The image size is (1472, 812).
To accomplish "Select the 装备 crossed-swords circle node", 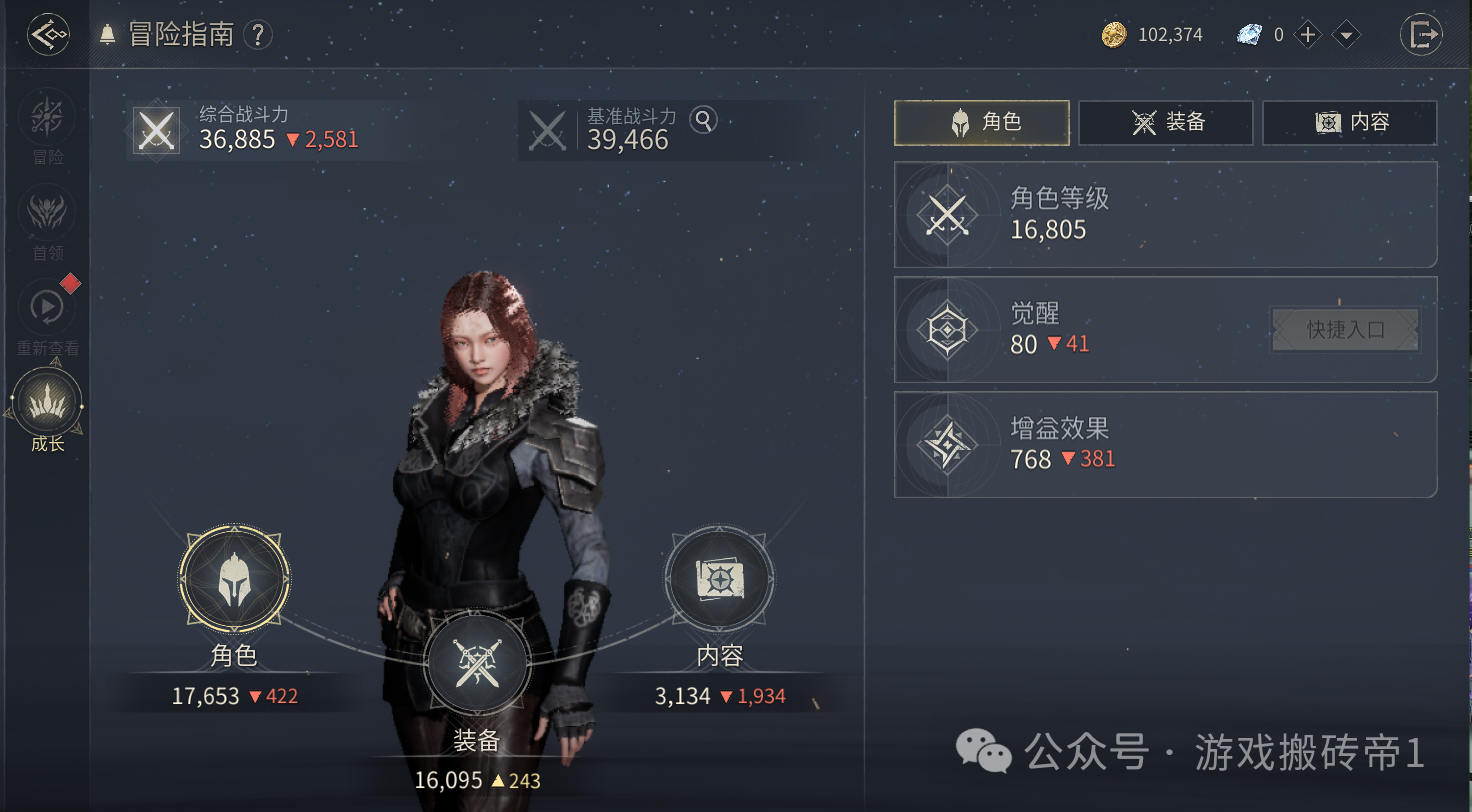I will pyautogui.click(x=476, y=665).
